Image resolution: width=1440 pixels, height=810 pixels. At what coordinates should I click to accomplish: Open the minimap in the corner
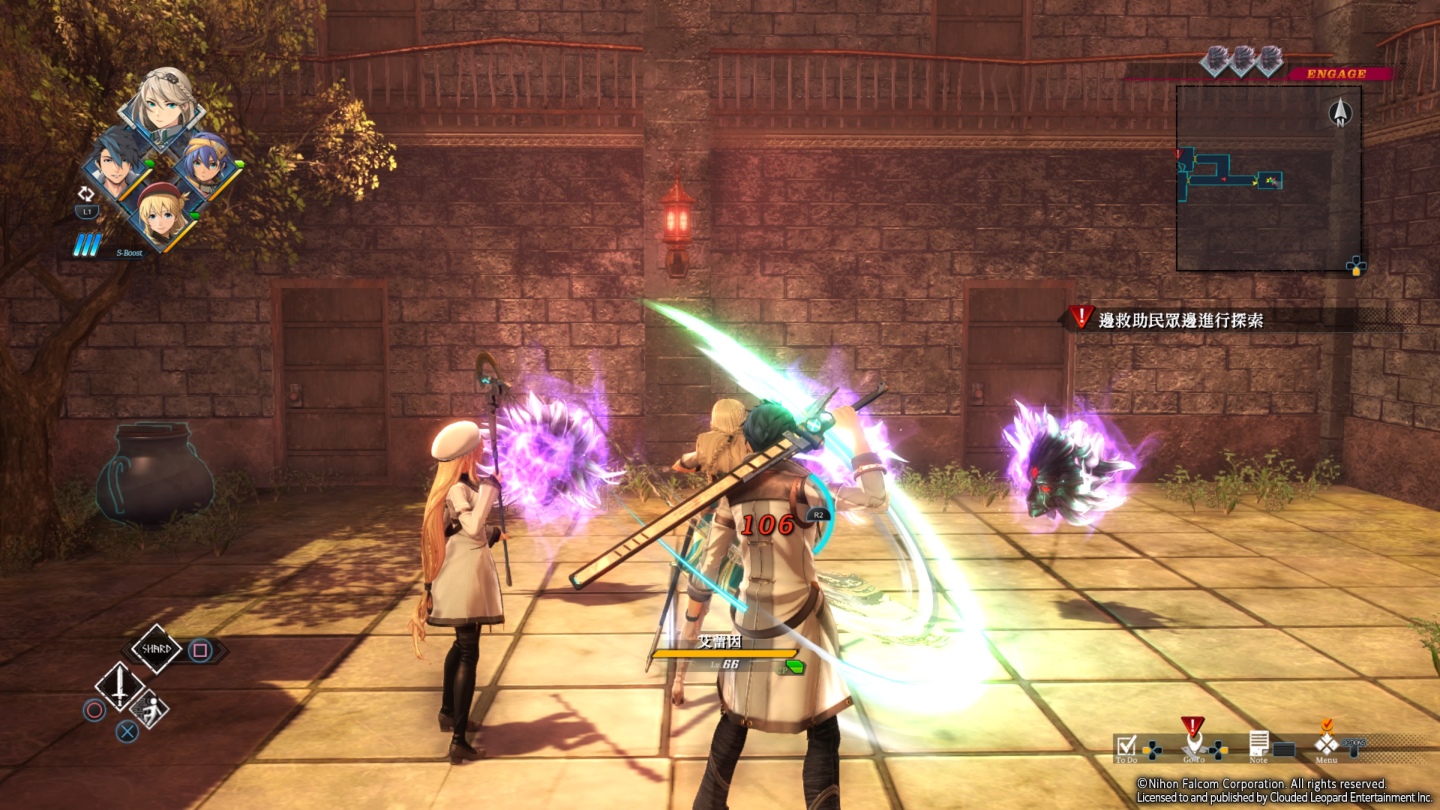[1268, 178]
